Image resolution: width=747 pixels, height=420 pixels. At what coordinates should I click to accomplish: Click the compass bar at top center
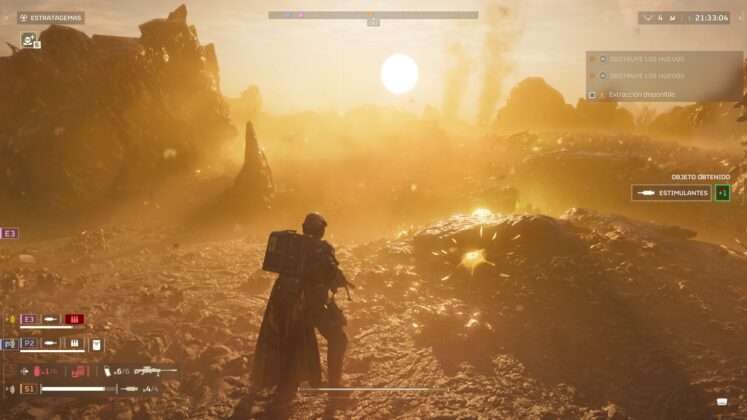pos(373,15)
